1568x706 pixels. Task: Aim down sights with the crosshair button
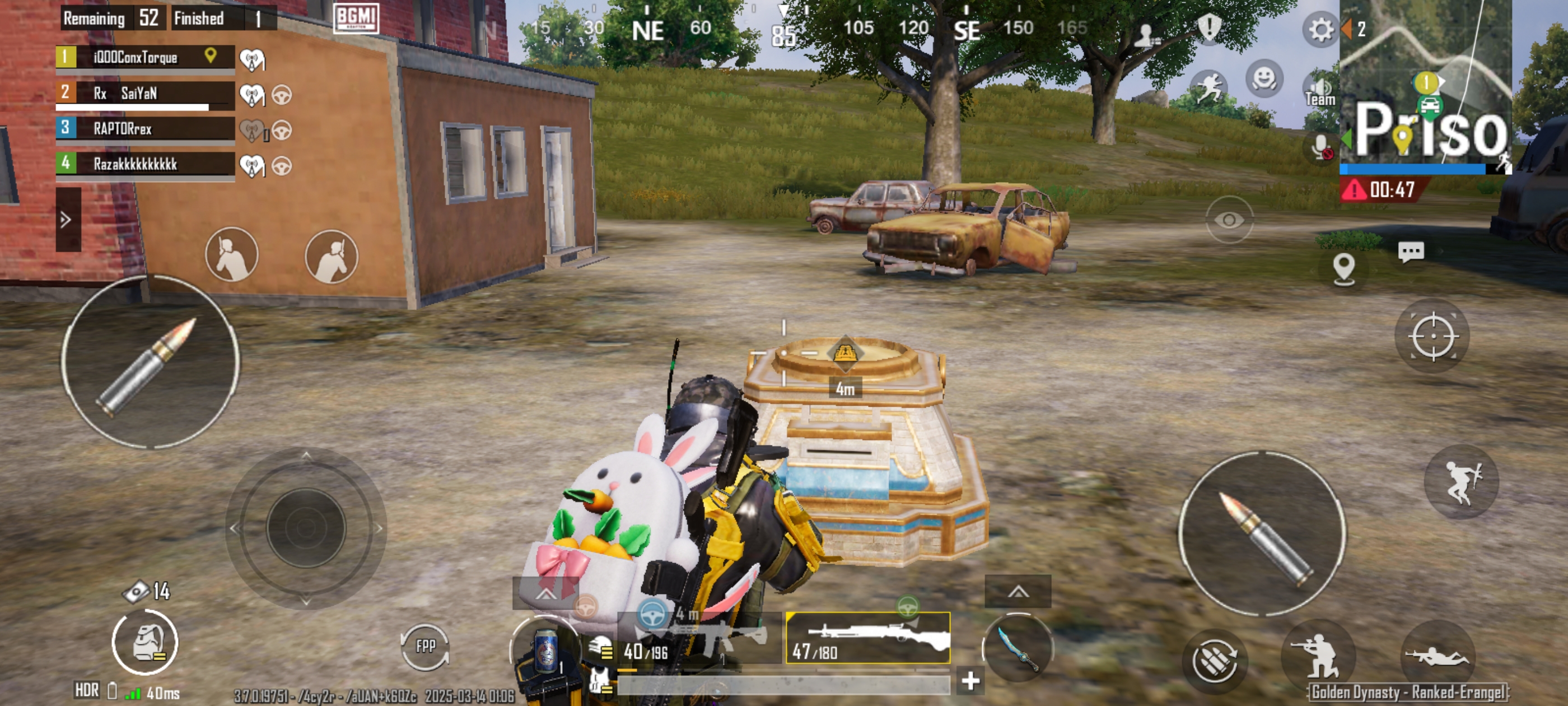coord(1432,336)
